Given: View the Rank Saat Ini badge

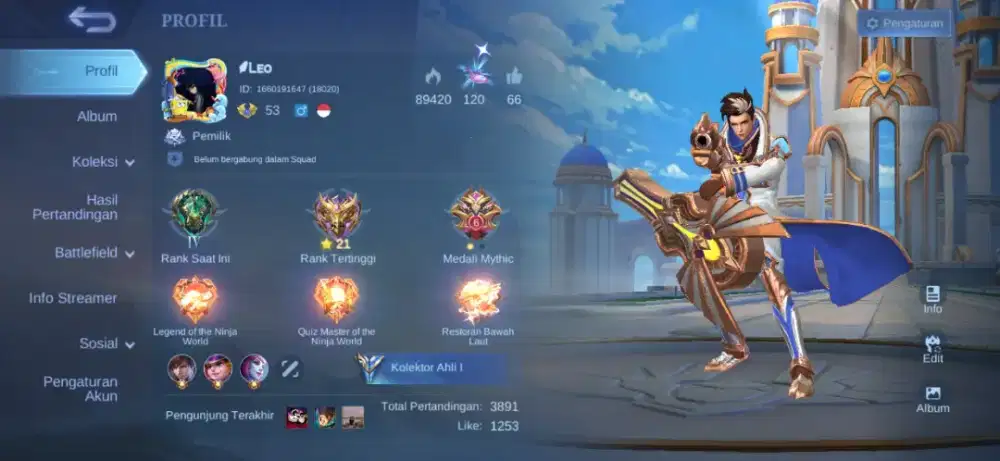Looking at the screenshot, I should coord(194,214).
